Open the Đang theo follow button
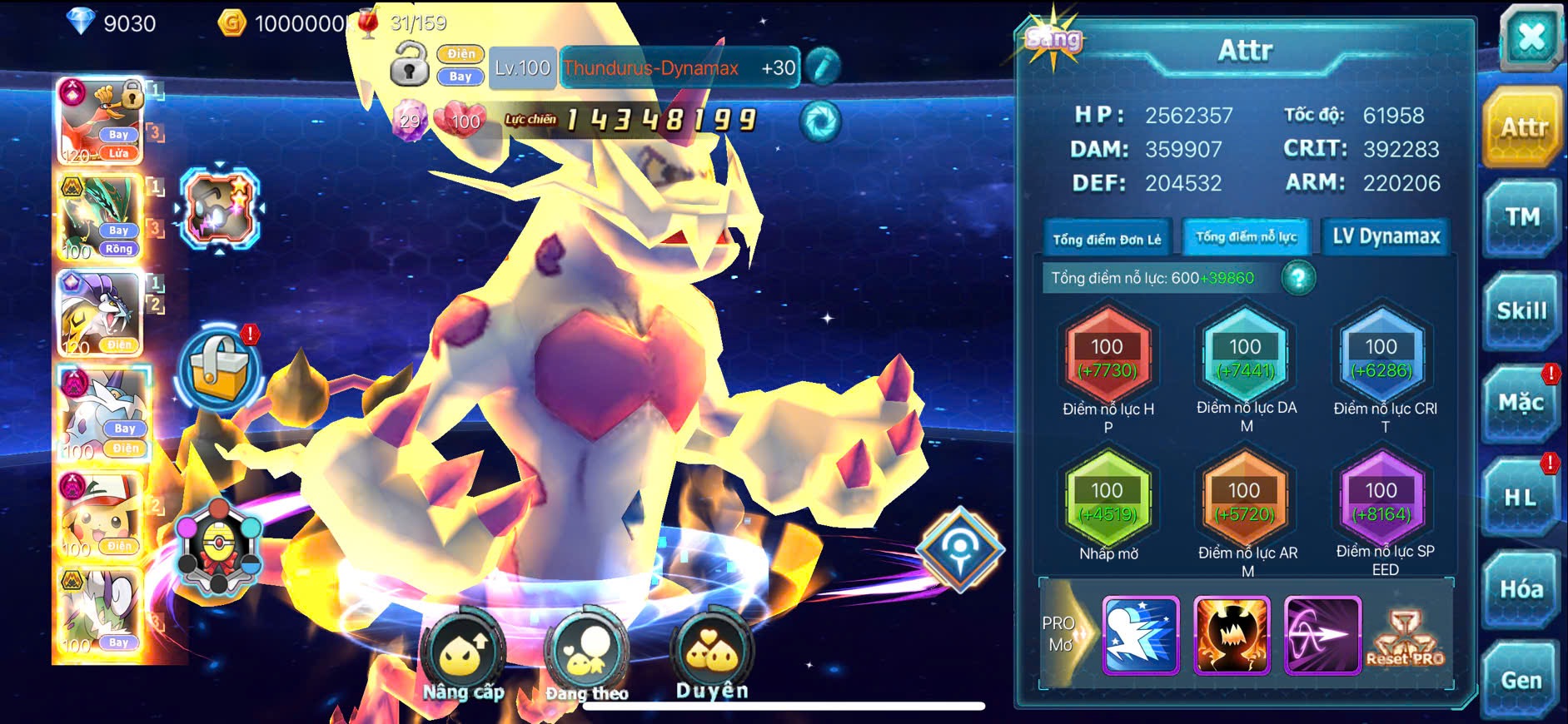Image resolution: width=1568 pixels, height=724 pixels. (x=586, y=658)
